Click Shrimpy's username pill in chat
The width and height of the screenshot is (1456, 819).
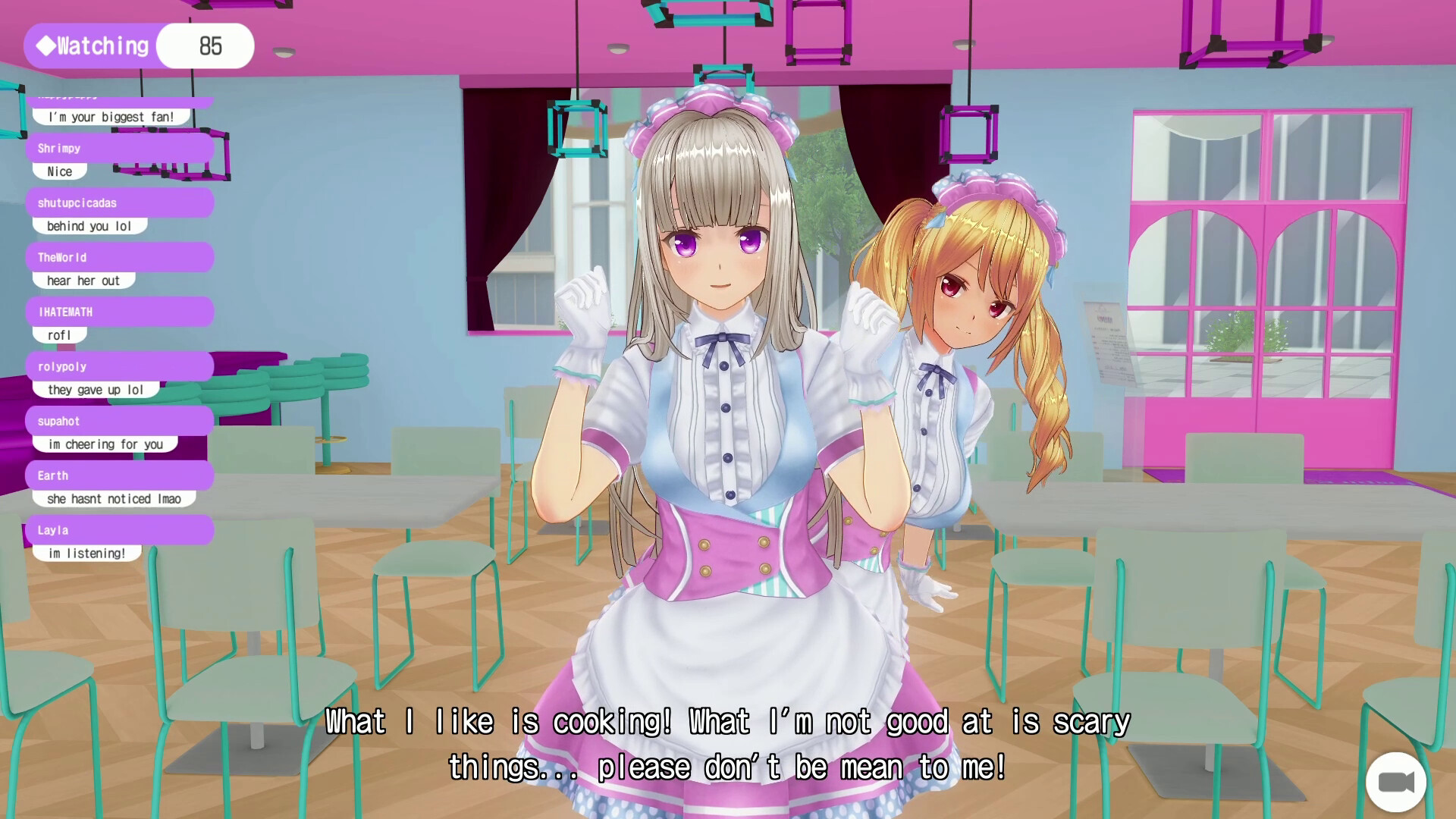click(59, 148)
